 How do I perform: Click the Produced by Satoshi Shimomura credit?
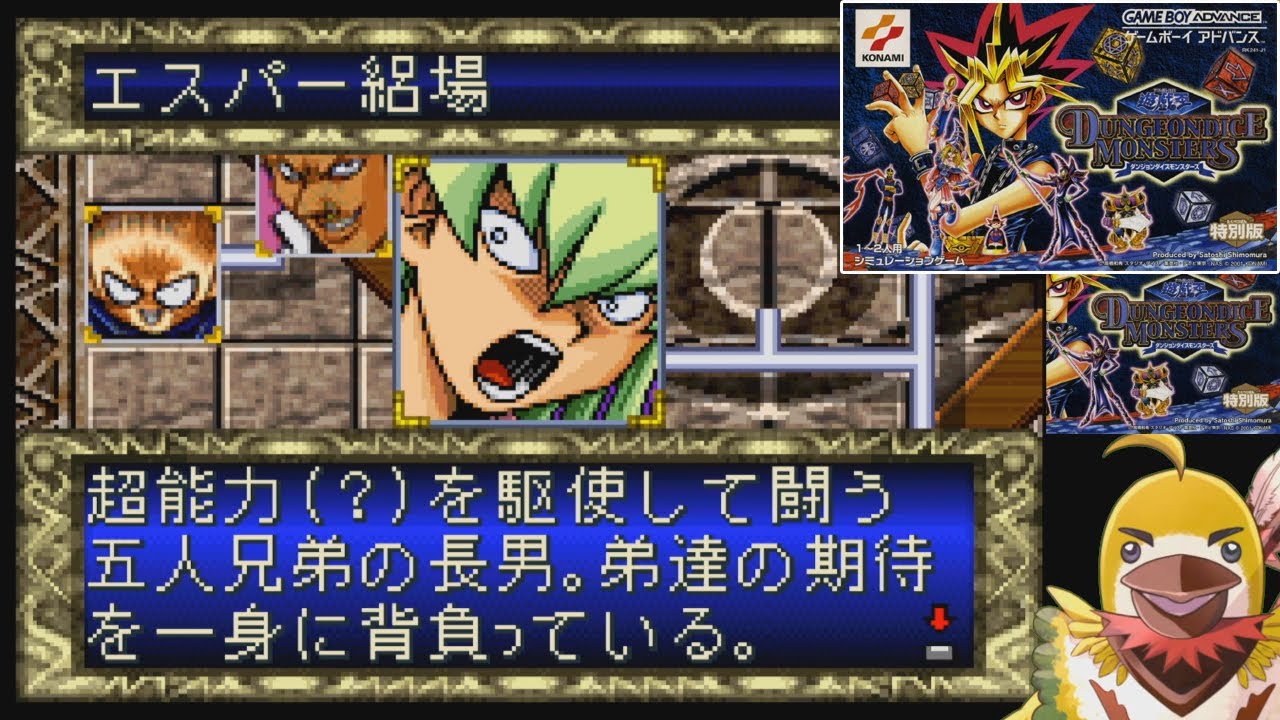1210,256
